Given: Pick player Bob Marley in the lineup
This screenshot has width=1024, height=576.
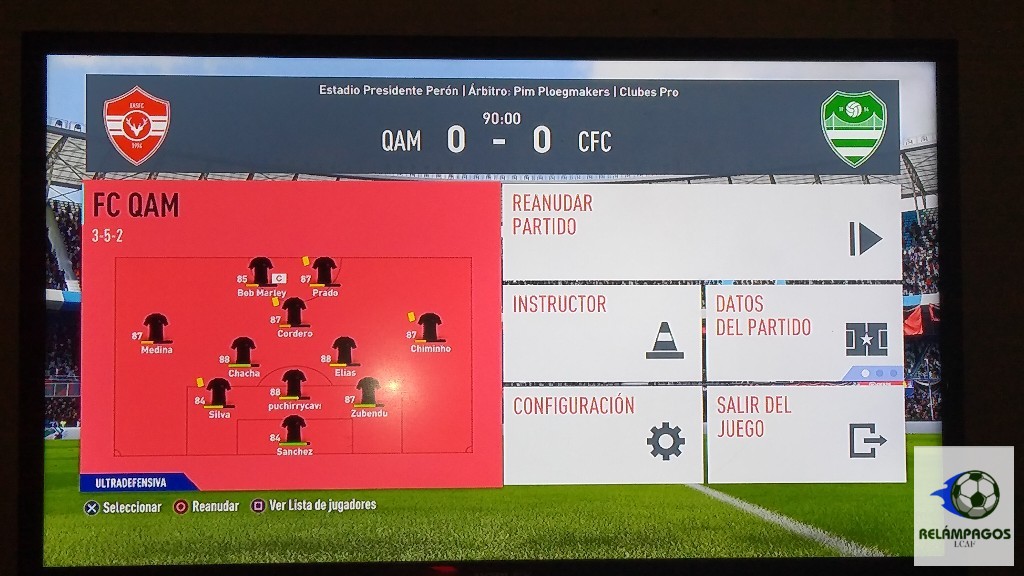Looking at the screenshot, I should point(261,273).
